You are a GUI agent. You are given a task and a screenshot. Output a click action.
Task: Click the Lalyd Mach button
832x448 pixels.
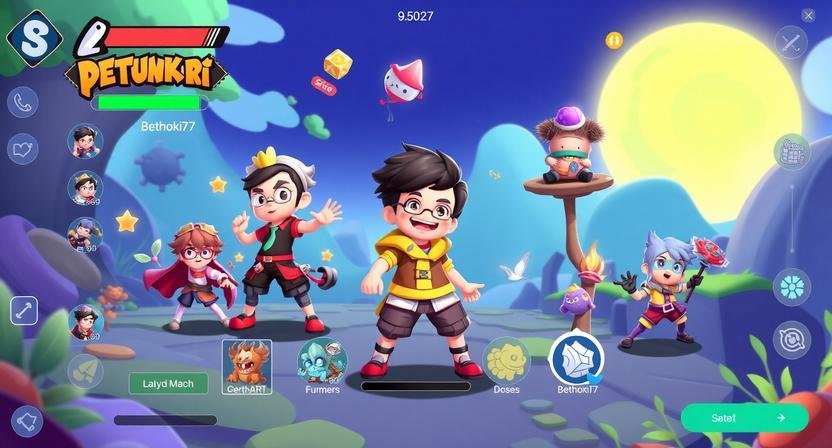pyautogui.click(x=168, y=383)
